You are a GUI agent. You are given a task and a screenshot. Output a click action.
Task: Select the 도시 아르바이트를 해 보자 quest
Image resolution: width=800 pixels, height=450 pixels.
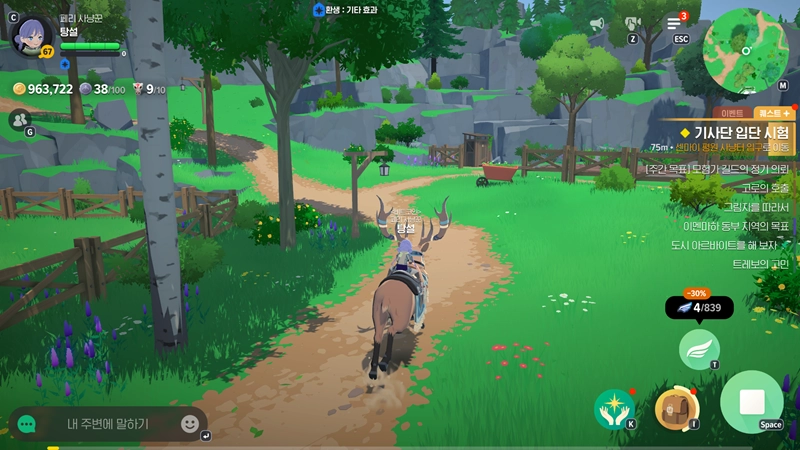737,244
